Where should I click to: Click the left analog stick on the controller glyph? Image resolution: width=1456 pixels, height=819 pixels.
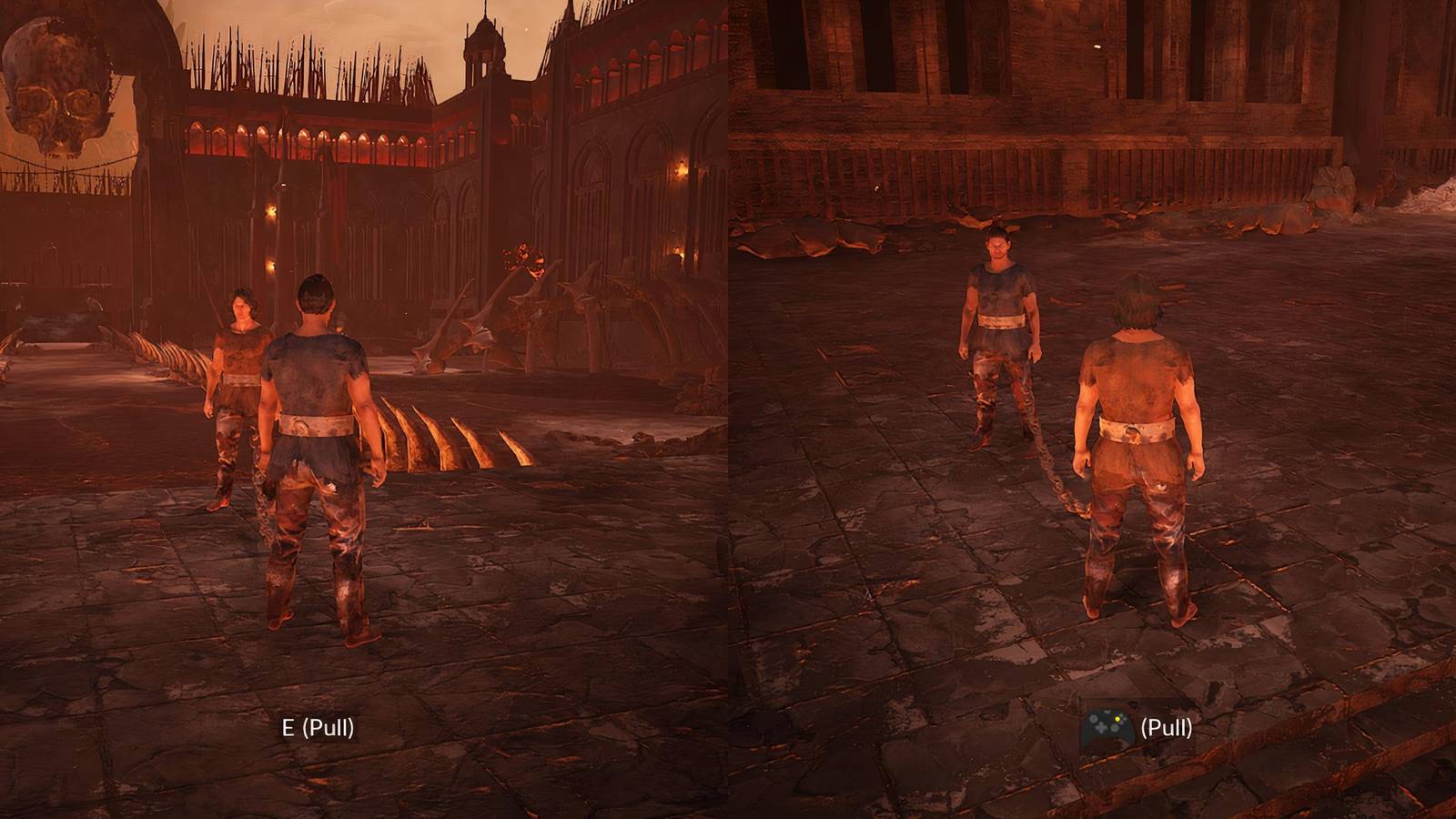coord(1093,719)
